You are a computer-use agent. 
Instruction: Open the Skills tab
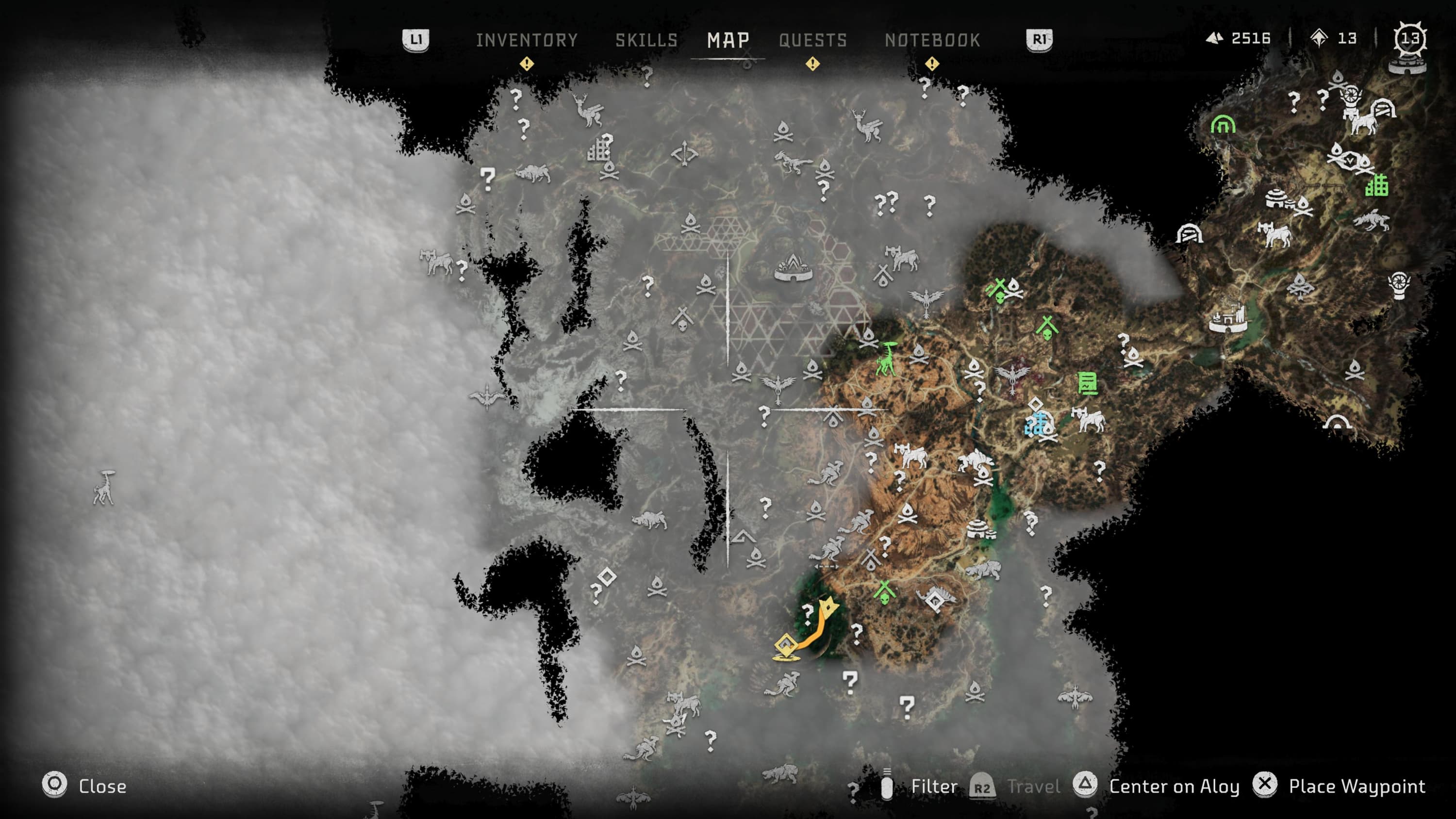(646, 40)
